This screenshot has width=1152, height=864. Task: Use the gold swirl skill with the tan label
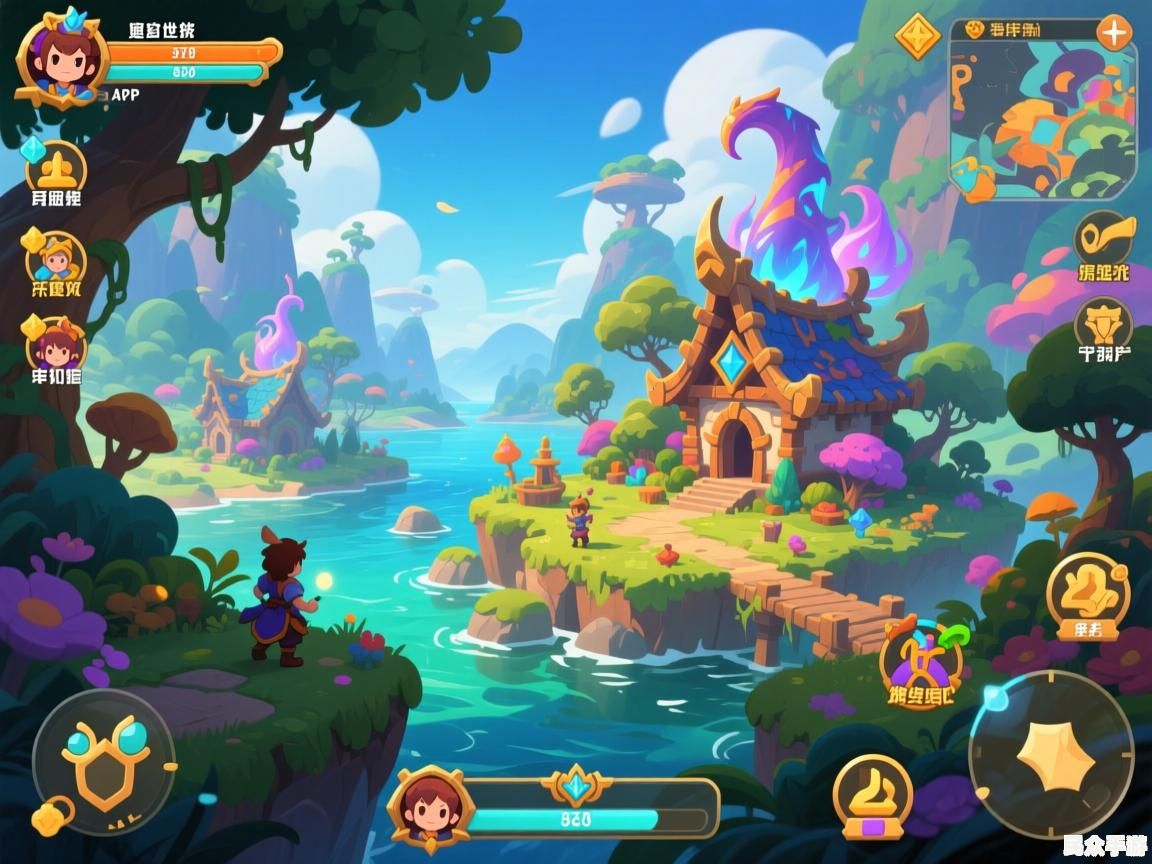1088,595
